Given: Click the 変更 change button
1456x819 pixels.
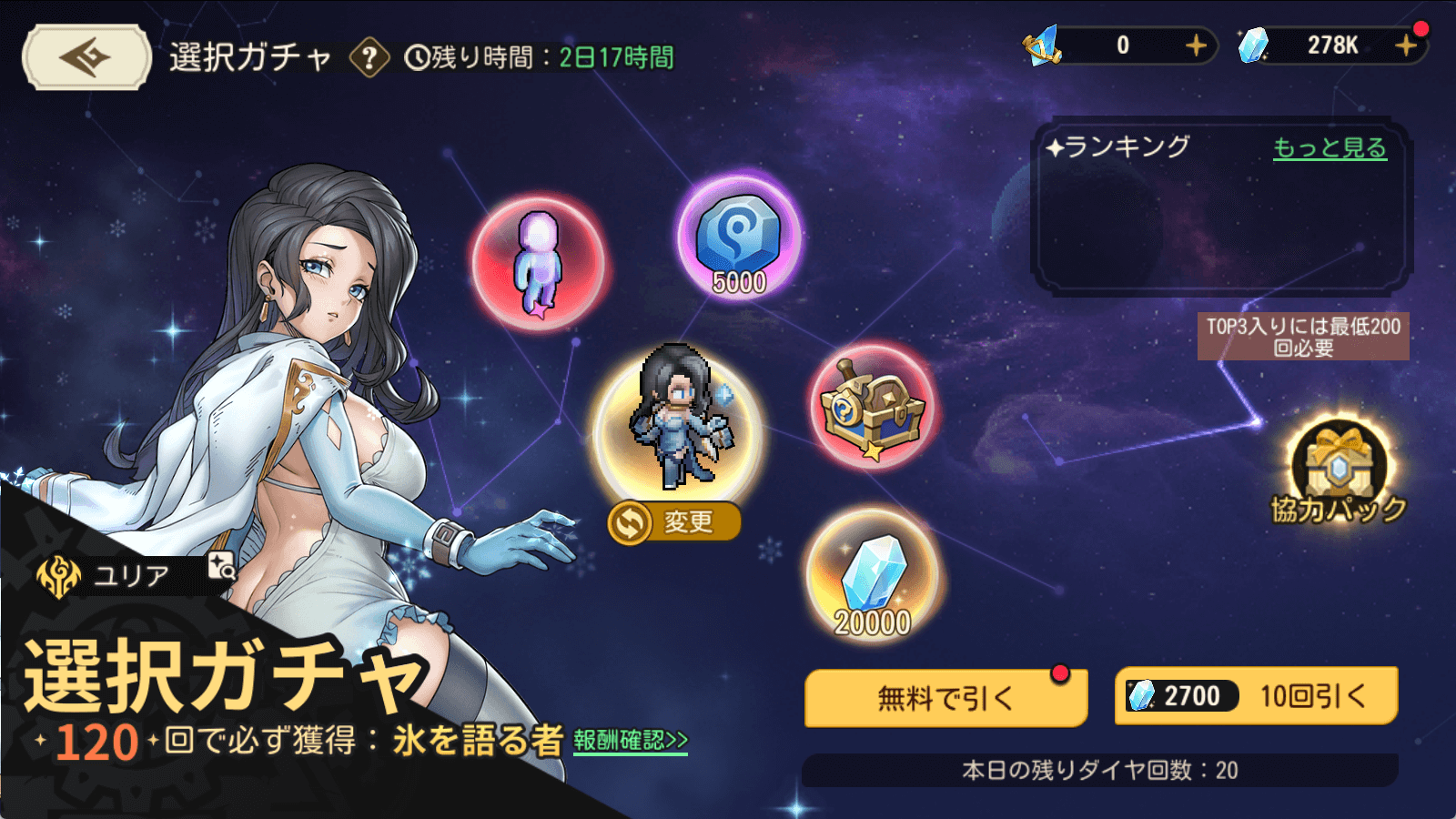Looking at the screenshot, I should 674,522.
